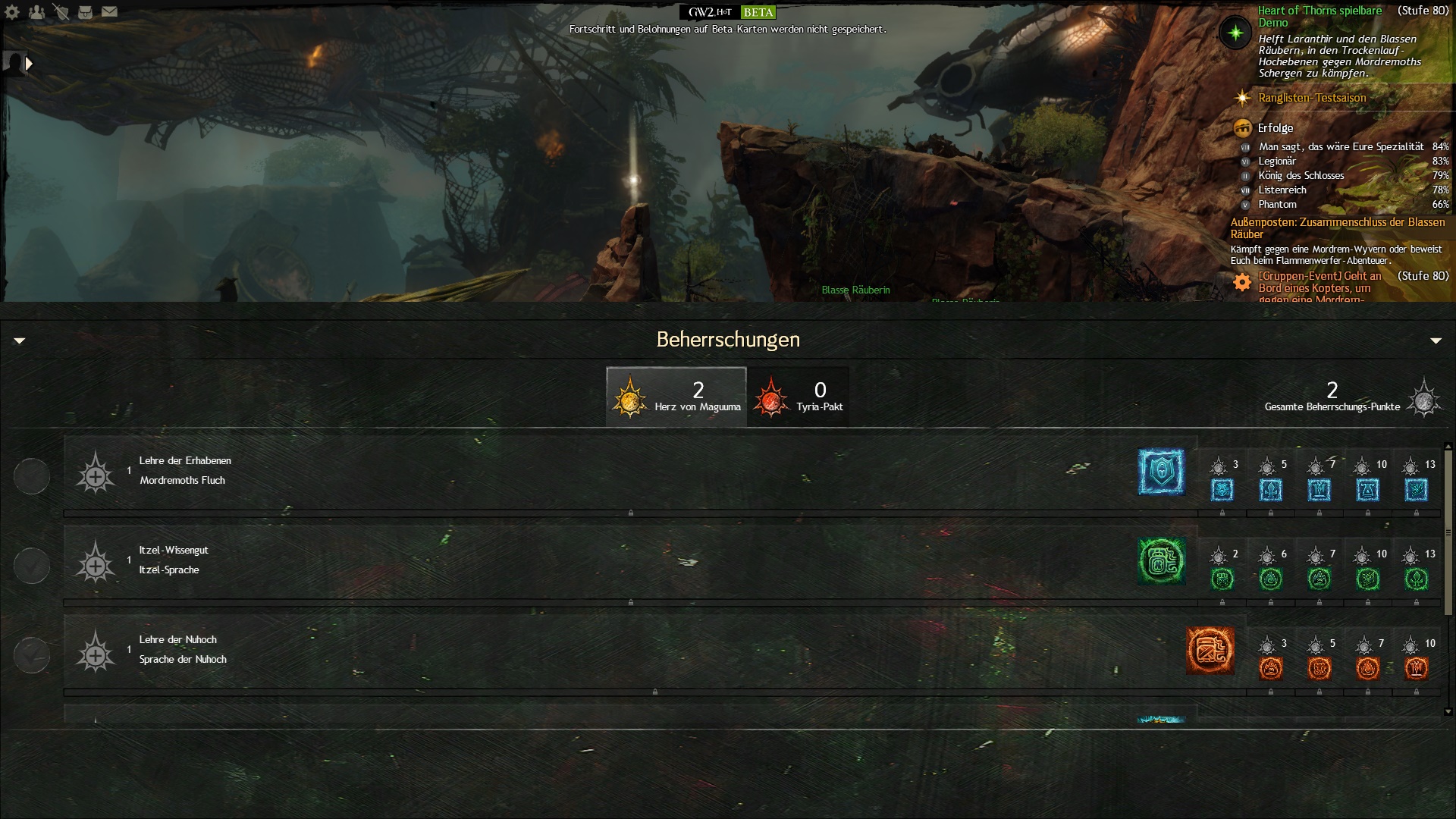
Task: Click the blue Erhabenen shield mastery icon
Action: click(1161, 472)
